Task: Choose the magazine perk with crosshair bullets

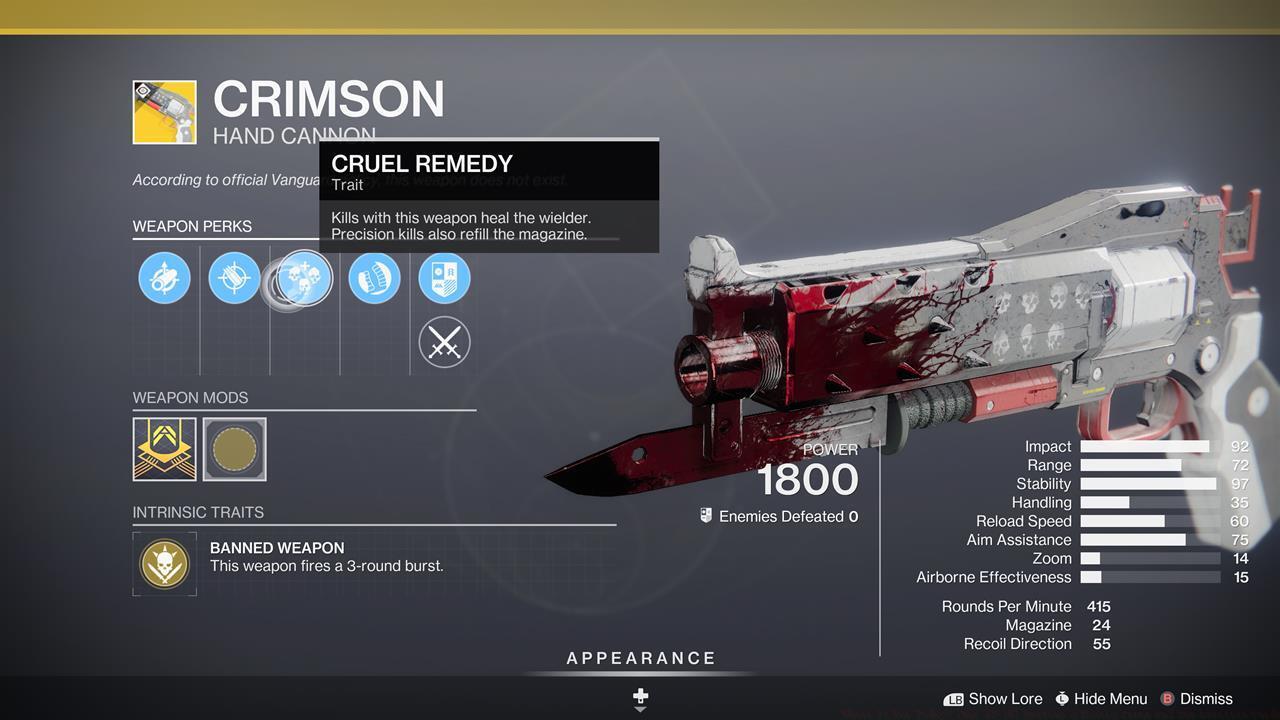Action: click(234, 278)
